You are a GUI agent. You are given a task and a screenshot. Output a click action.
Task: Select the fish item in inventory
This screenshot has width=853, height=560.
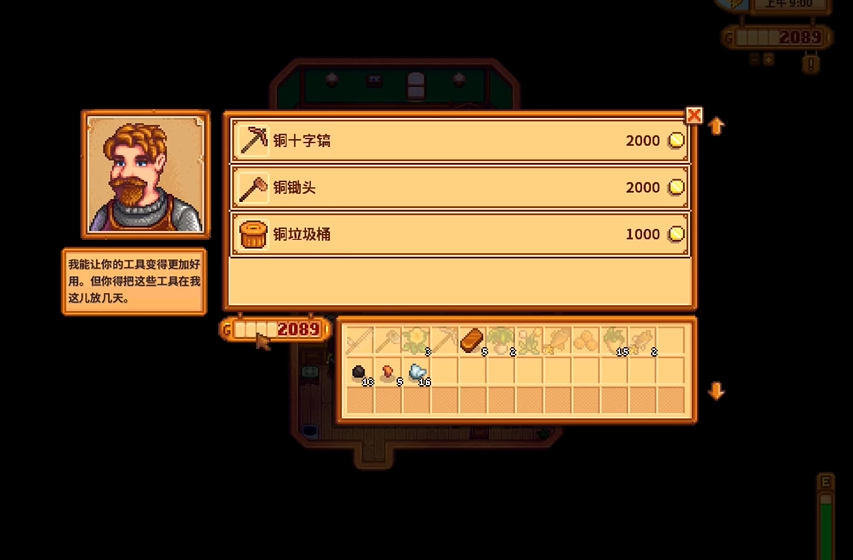[x=558, y=341]
